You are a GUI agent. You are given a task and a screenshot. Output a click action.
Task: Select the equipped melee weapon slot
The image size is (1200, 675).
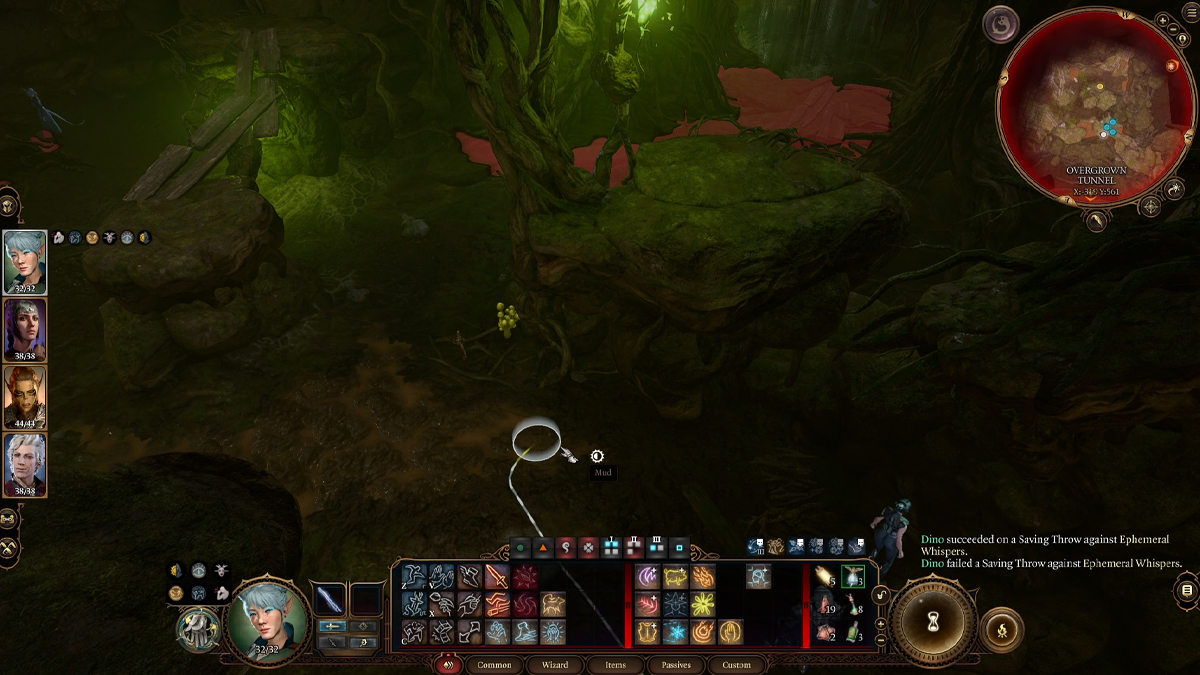click(330, 599)
